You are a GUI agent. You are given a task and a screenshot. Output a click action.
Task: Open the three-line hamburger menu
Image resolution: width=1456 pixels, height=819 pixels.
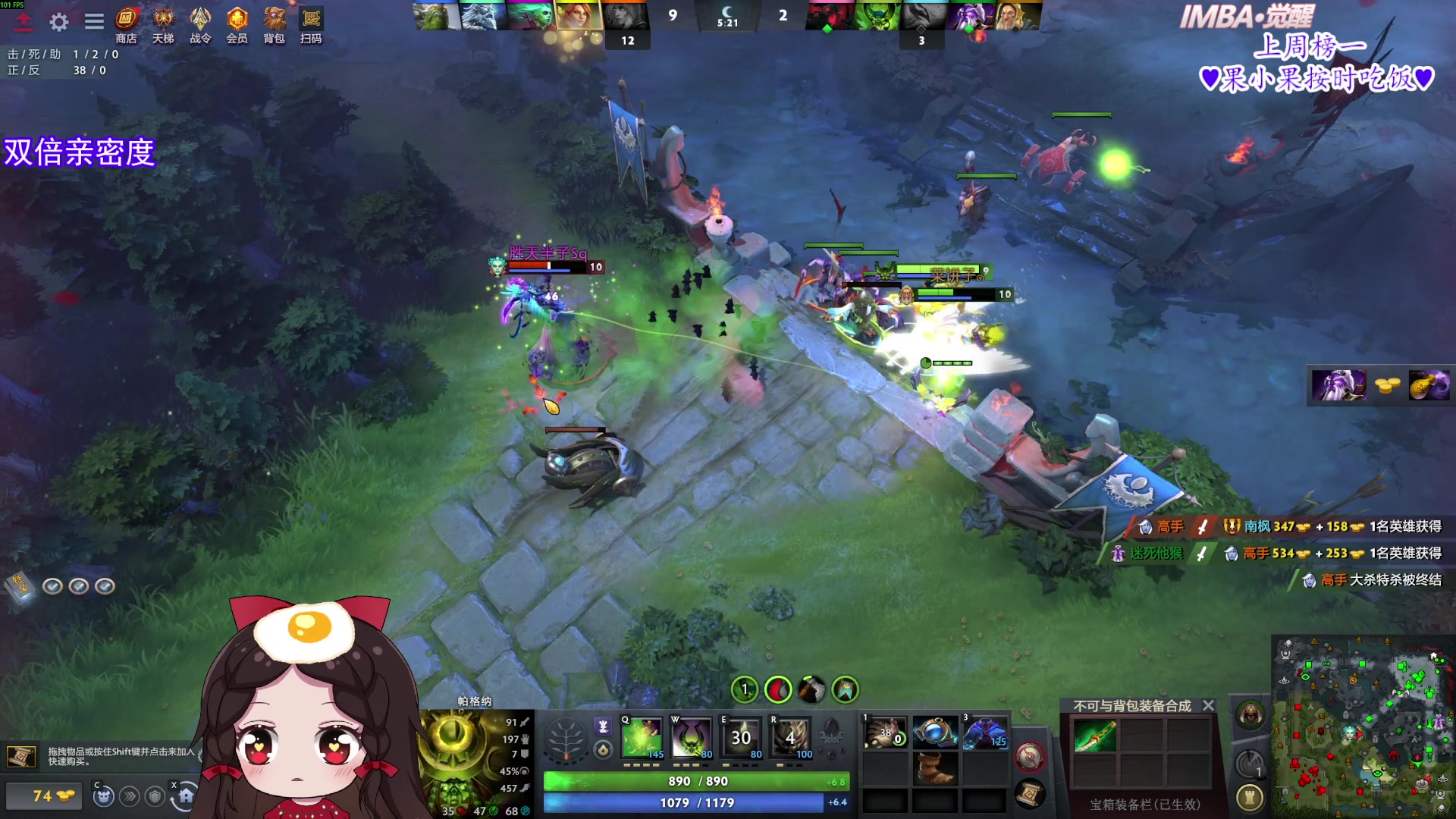[94, 21]
